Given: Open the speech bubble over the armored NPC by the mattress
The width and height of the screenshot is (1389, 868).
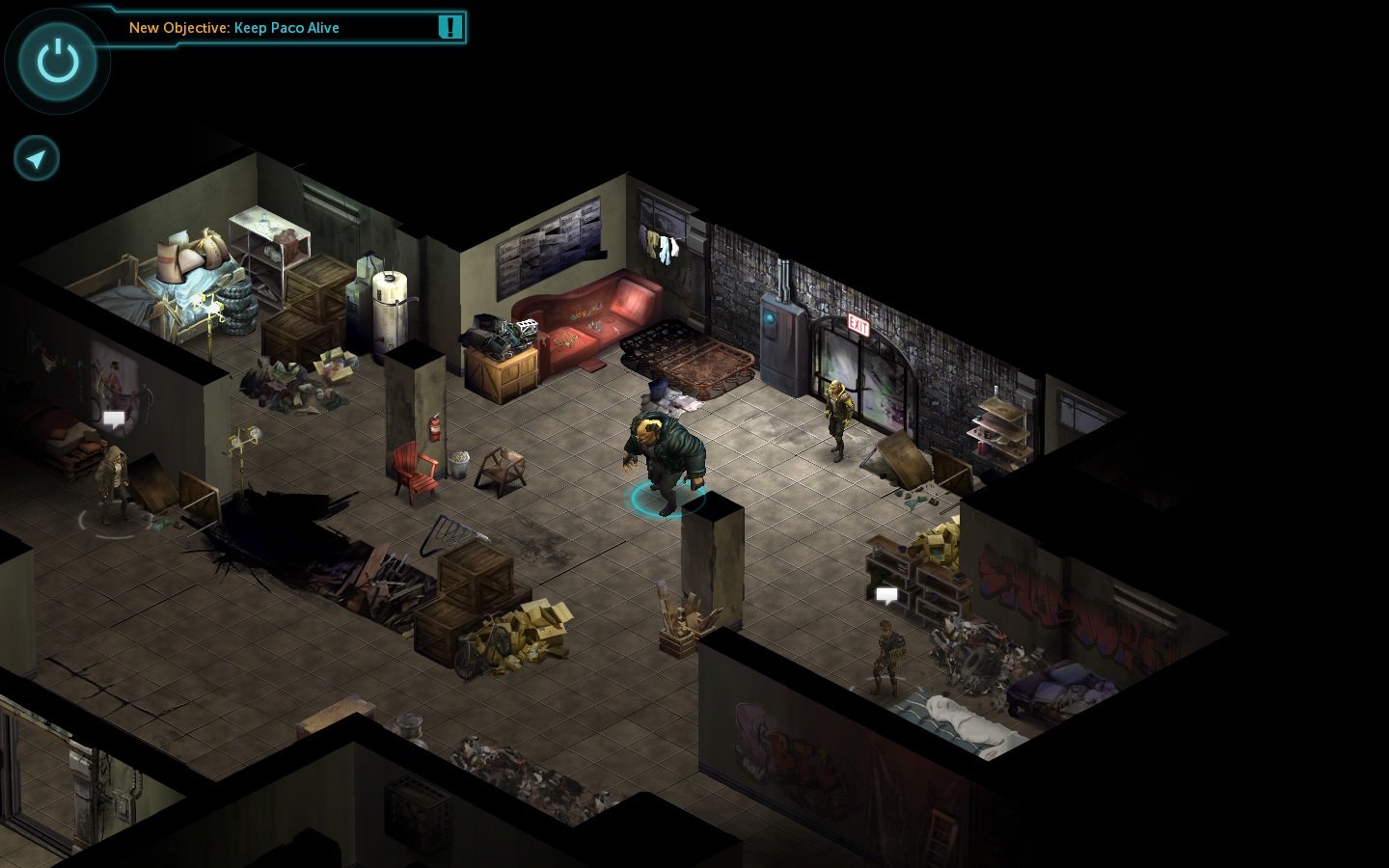Looking at the screenshot, I should click(x=886, y=595).
